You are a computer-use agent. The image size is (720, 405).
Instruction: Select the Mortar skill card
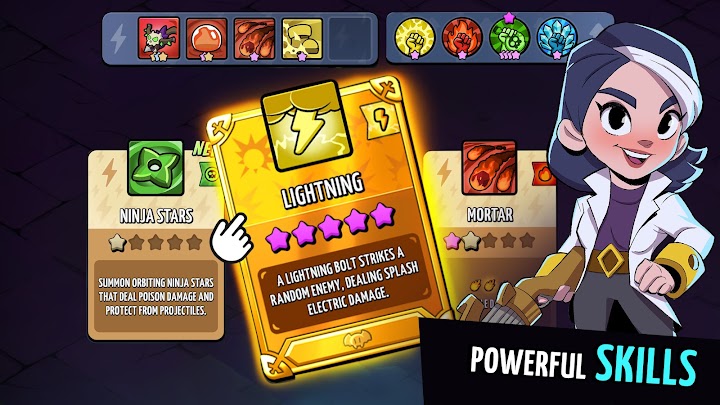(480, 230)
